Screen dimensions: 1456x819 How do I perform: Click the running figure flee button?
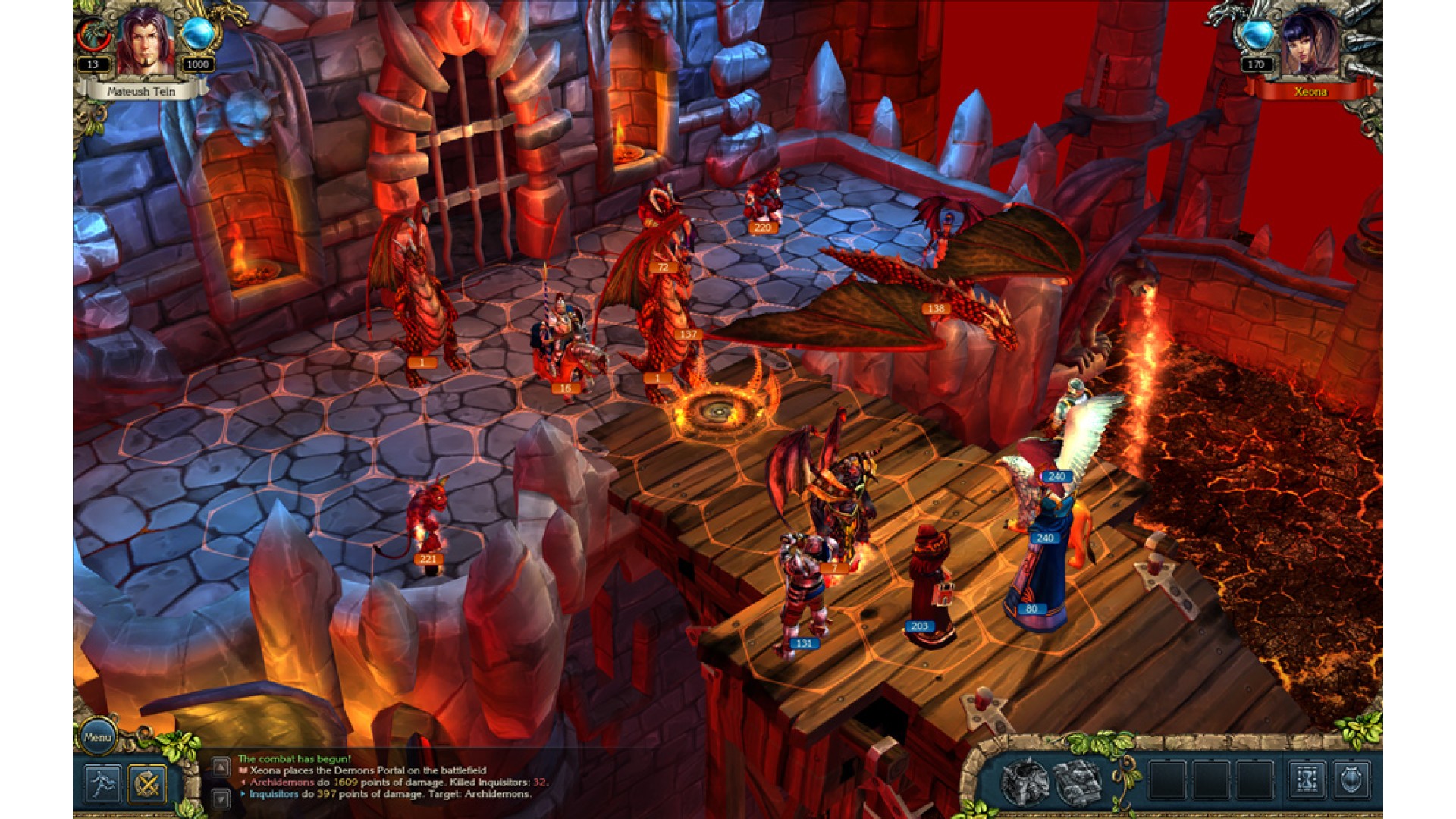(103, 783)
